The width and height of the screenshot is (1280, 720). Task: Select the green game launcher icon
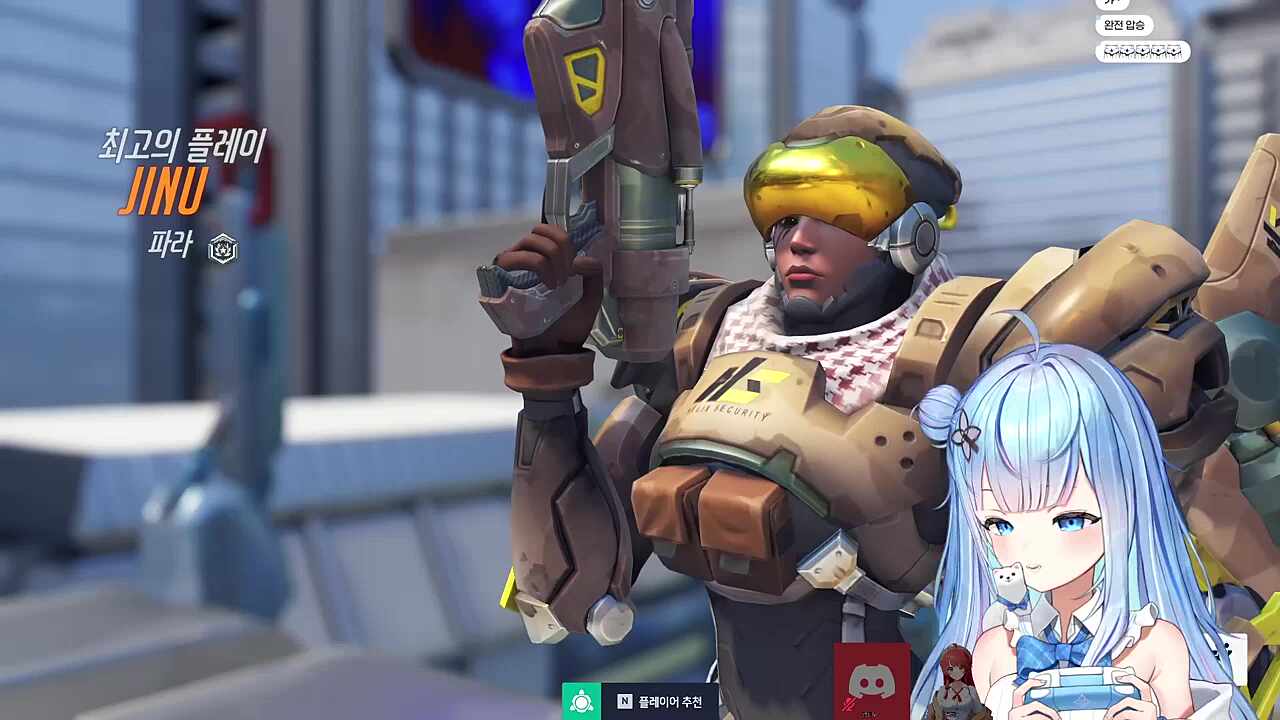580,701
